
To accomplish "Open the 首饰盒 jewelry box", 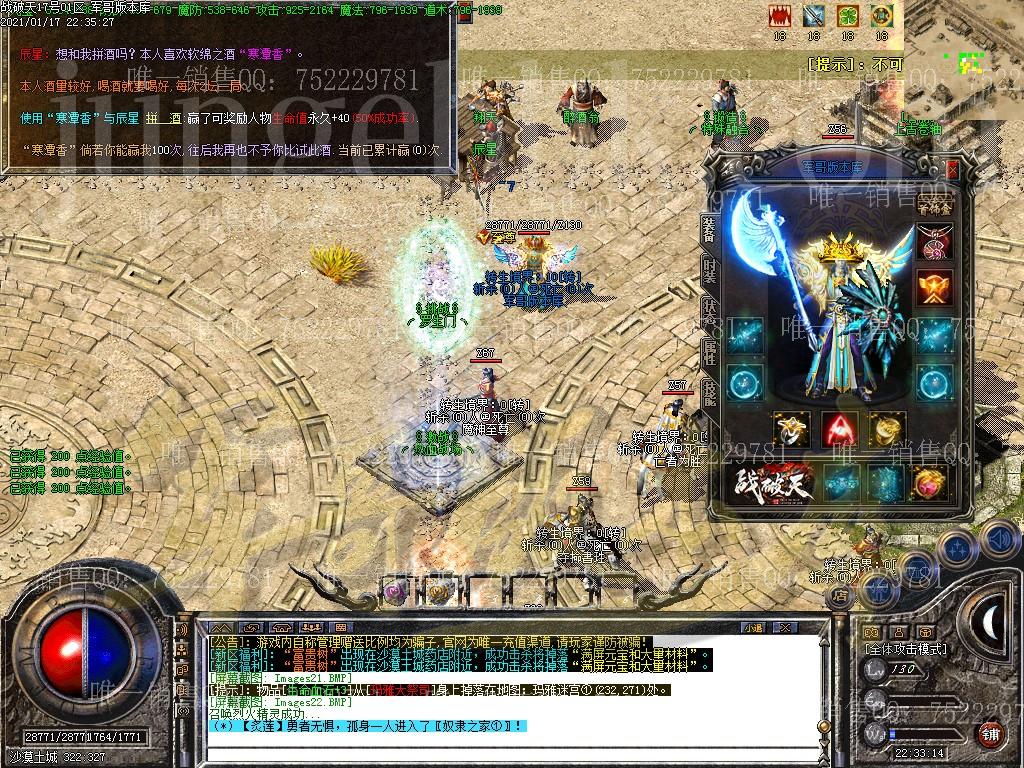I will pyautogui.click(x=935, y=207).
